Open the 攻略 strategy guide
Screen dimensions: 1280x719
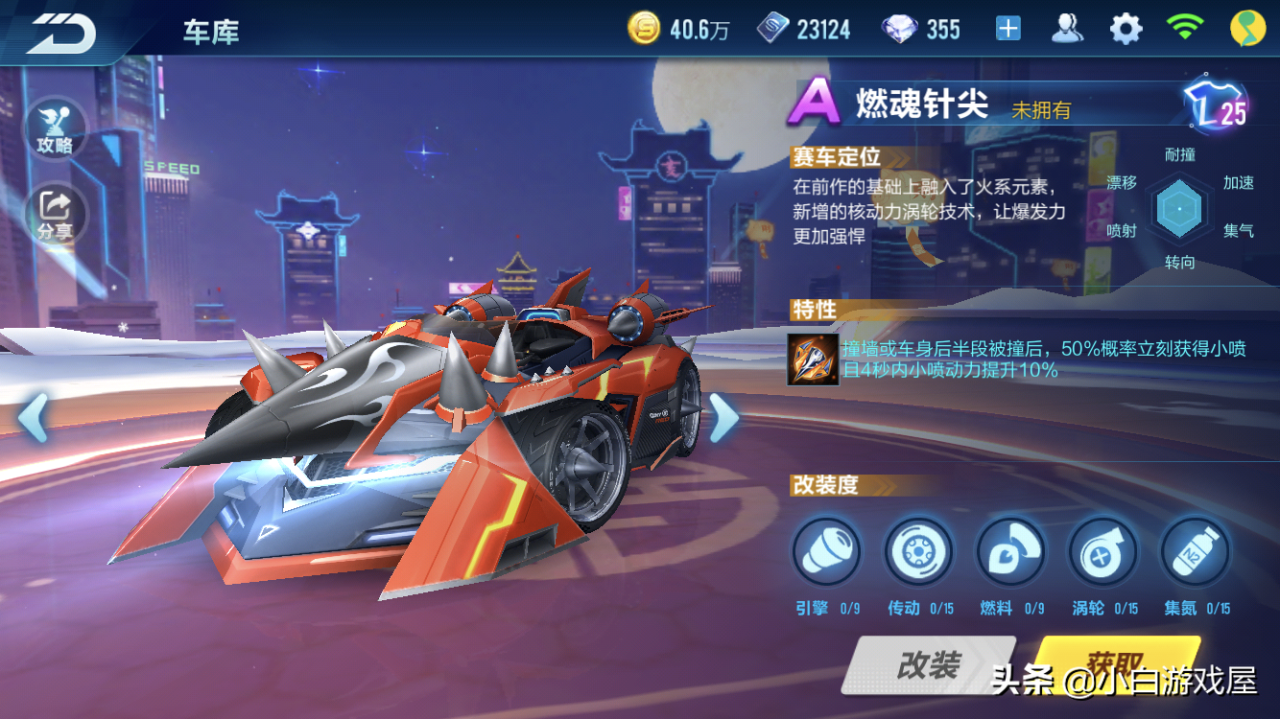(x=55, y=130)
